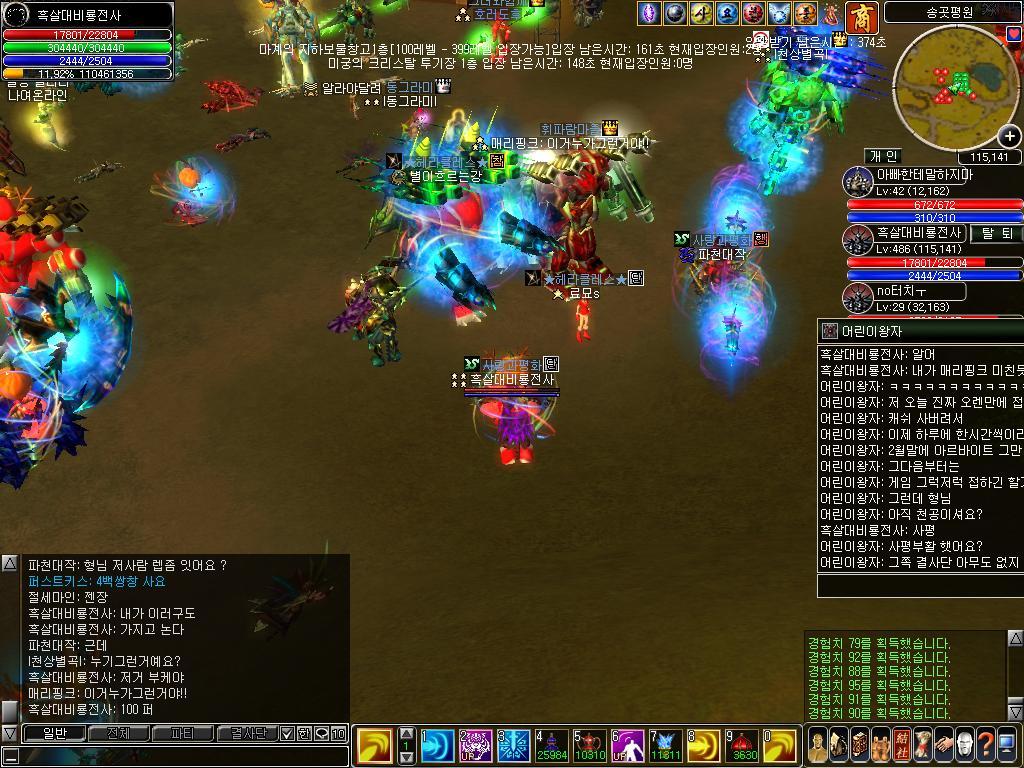The height and width of the screenshot is (768, 1024).
Task: Use hotbar slot 9 red item 3630
Action: click(743, 746)
